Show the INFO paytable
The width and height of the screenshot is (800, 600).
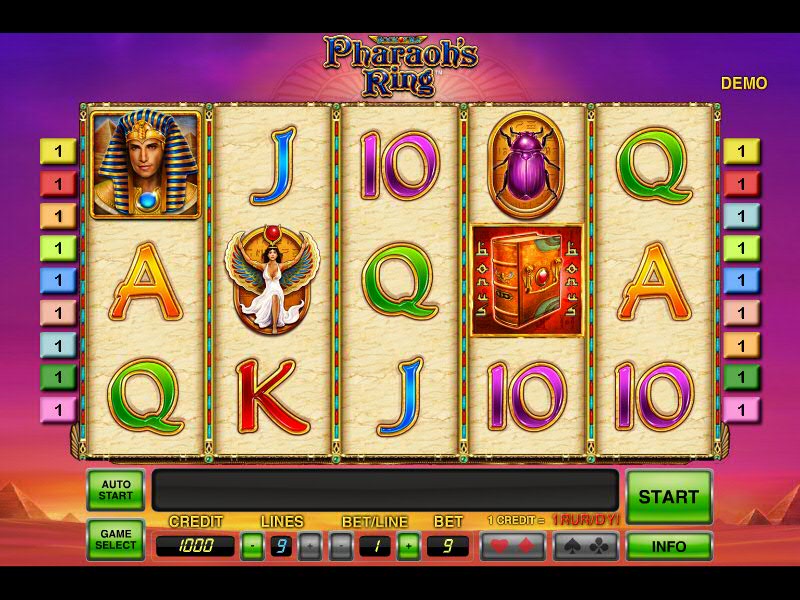point(669,546)
